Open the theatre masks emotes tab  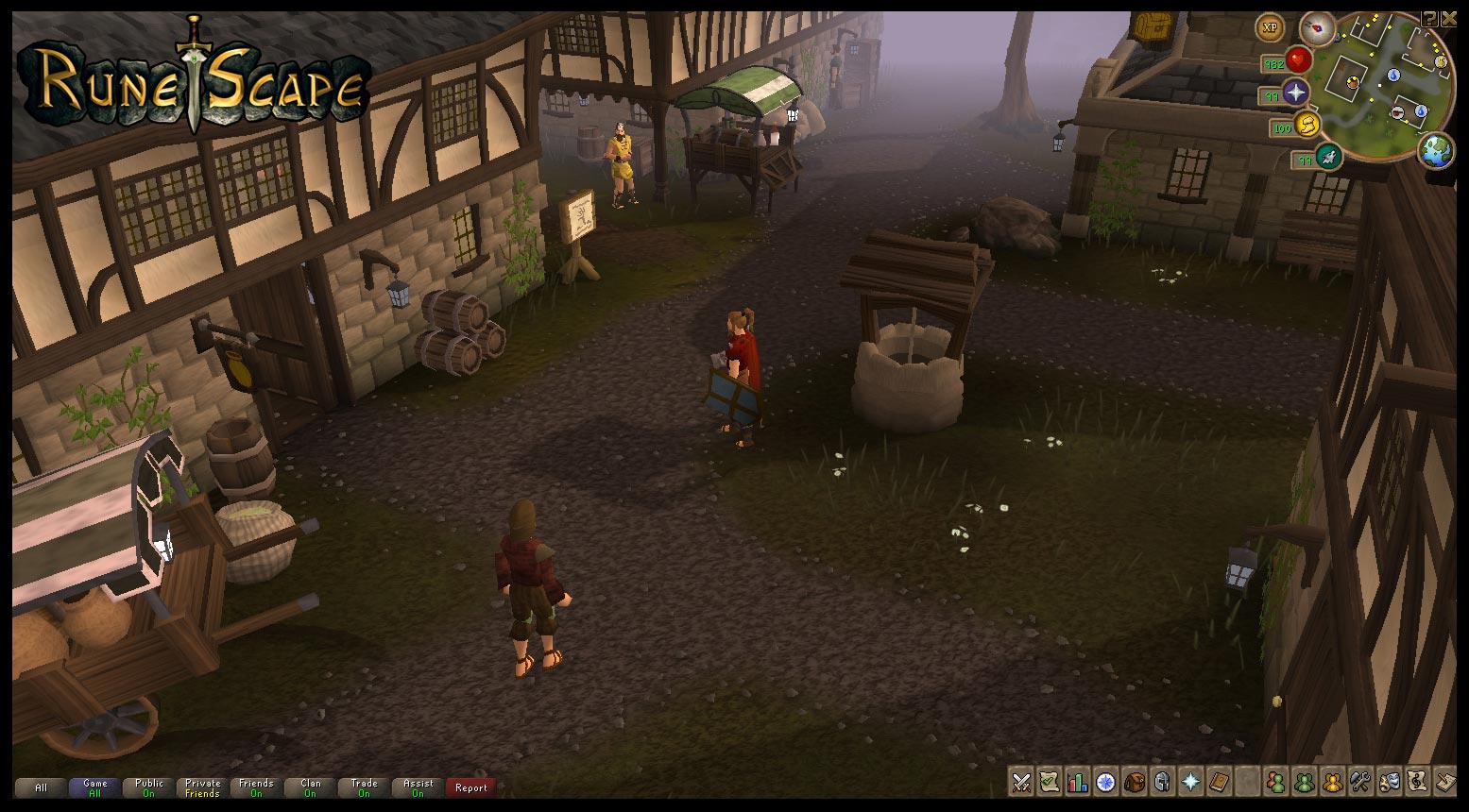1389,782
